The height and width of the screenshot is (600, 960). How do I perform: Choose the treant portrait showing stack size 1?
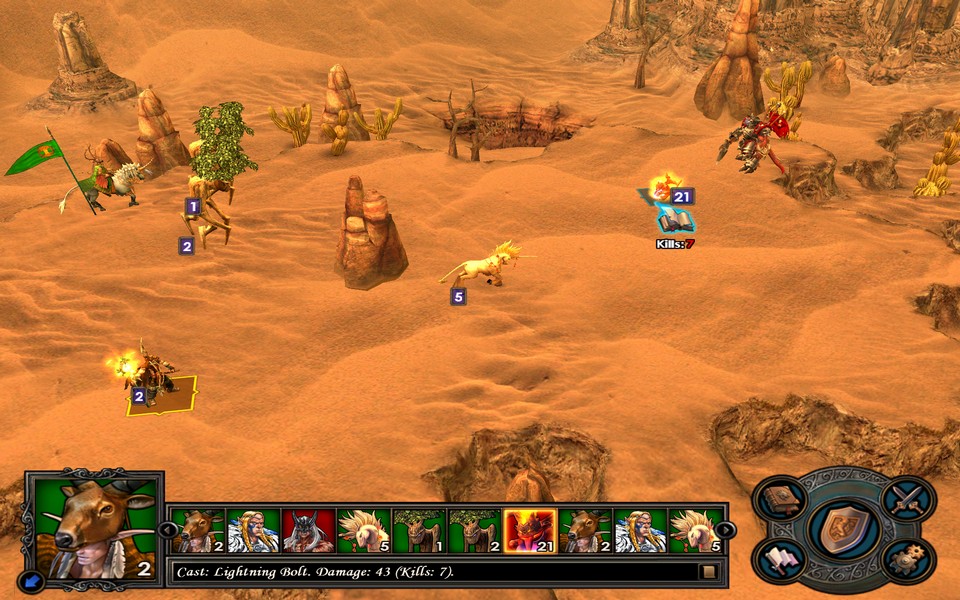(x=419, y=531)
